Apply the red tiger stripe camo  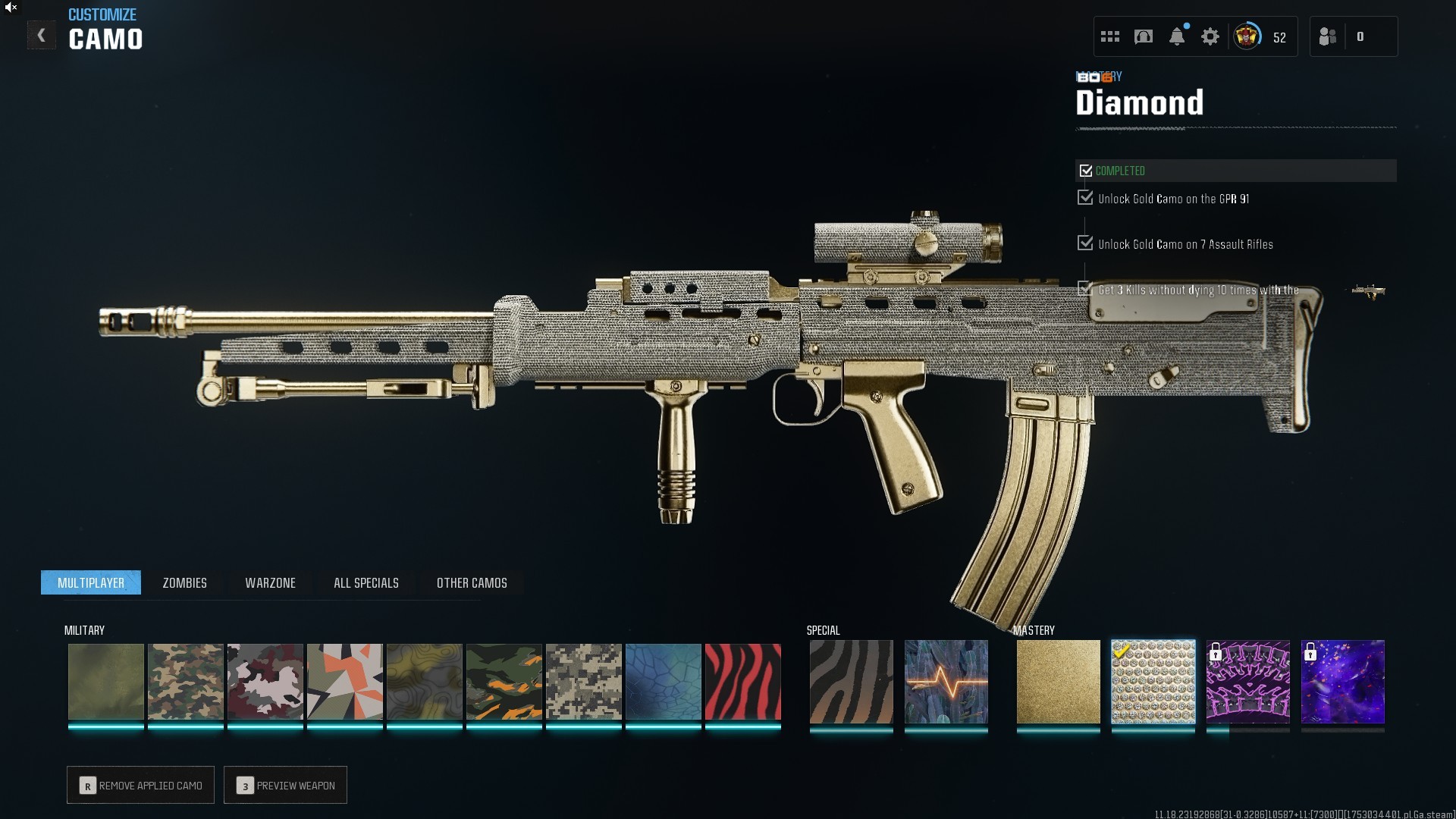click(742, 682)
